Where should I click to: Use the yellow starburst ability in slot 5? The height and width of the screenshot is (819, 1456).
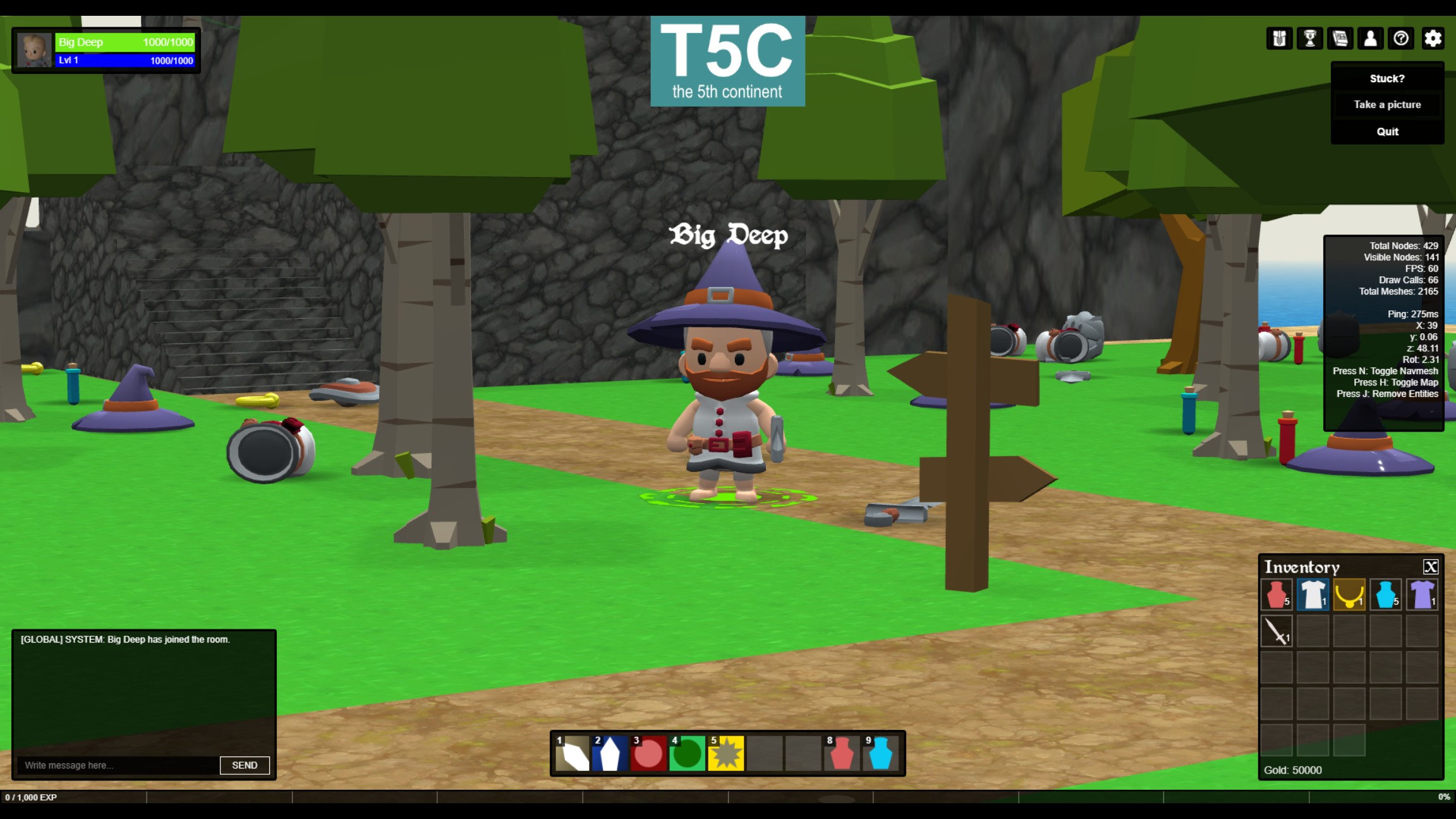725,753
